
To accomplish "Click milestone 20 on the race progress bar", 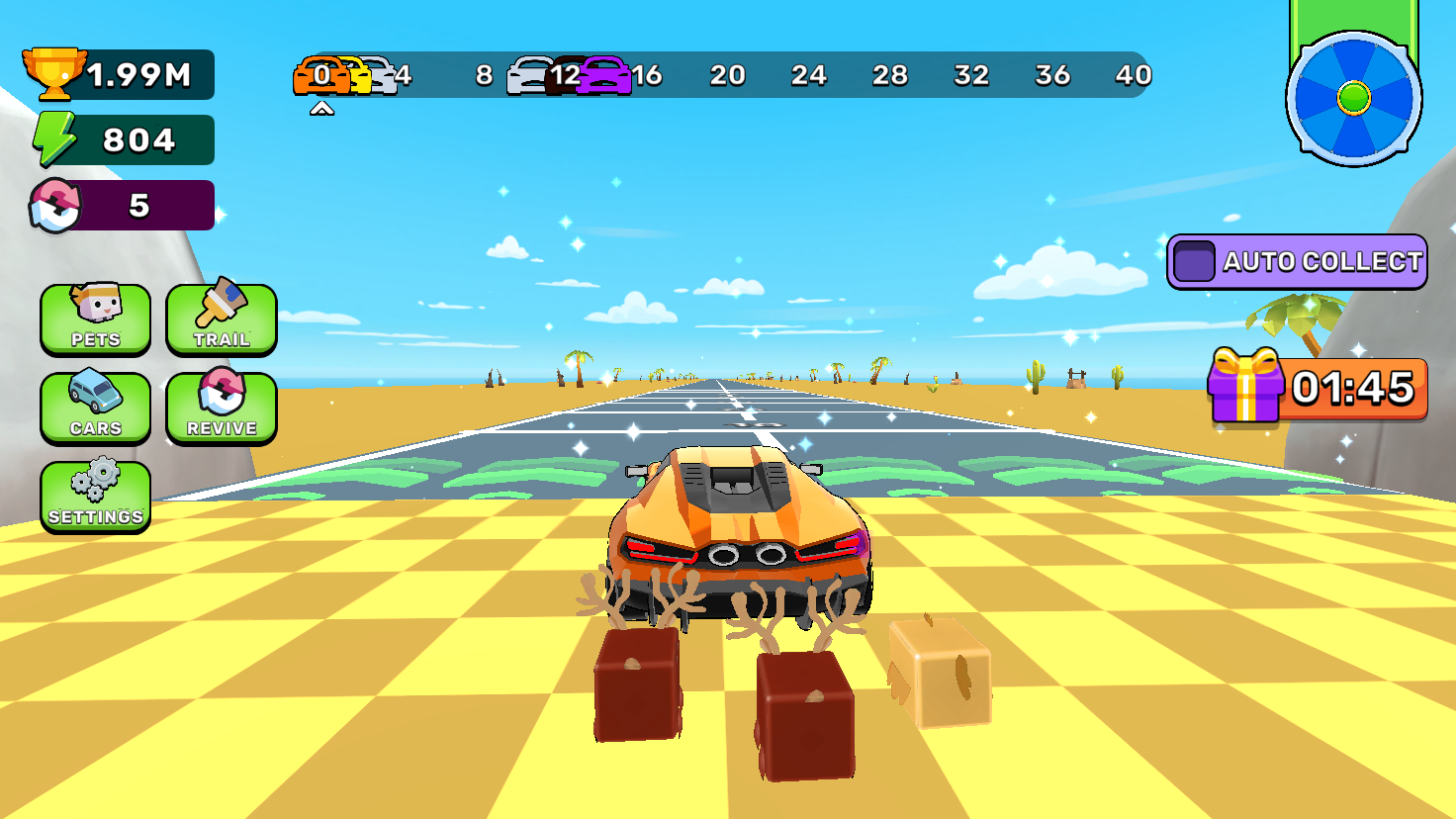I will click(x=729, y=75).
